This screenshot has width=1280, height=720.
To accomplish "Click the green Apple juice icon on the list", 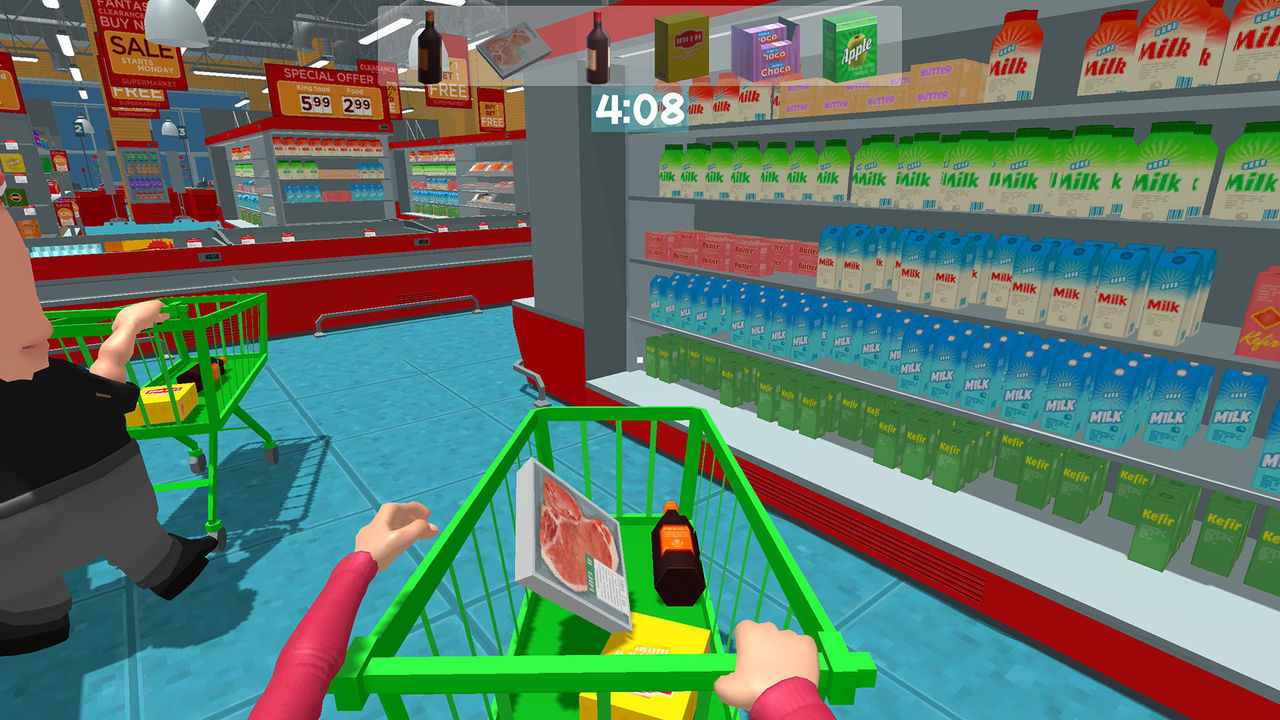I will 855,48.
